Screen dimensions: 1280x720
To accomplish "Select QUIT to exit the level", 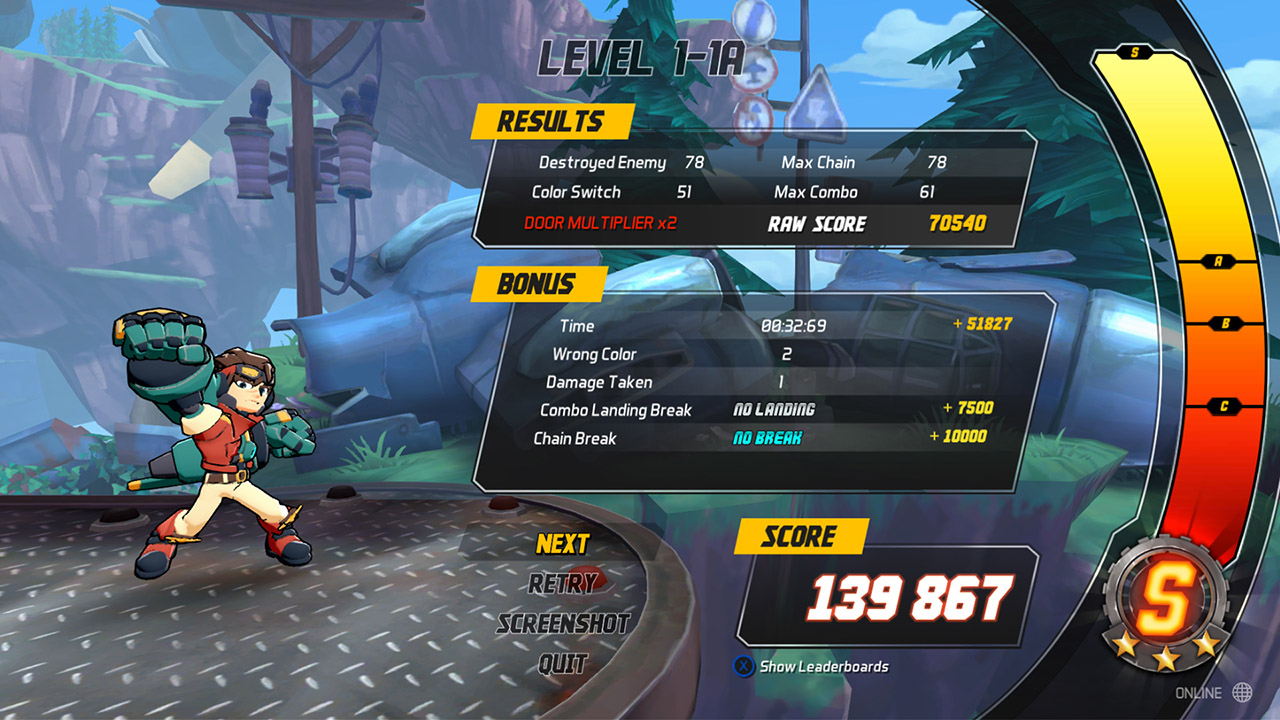I will pyautogui.click(x=563, y=659).
